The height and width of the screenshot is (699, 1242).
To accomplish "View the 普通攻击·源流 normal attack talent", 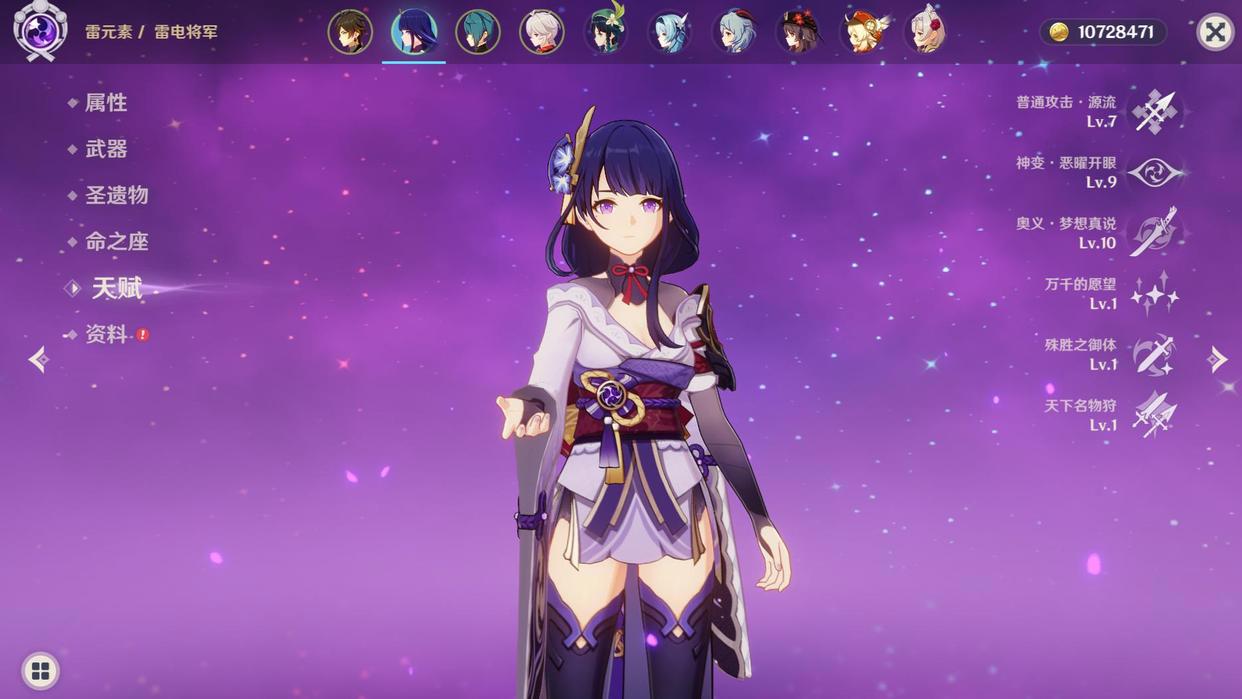I will (1154, 111).
